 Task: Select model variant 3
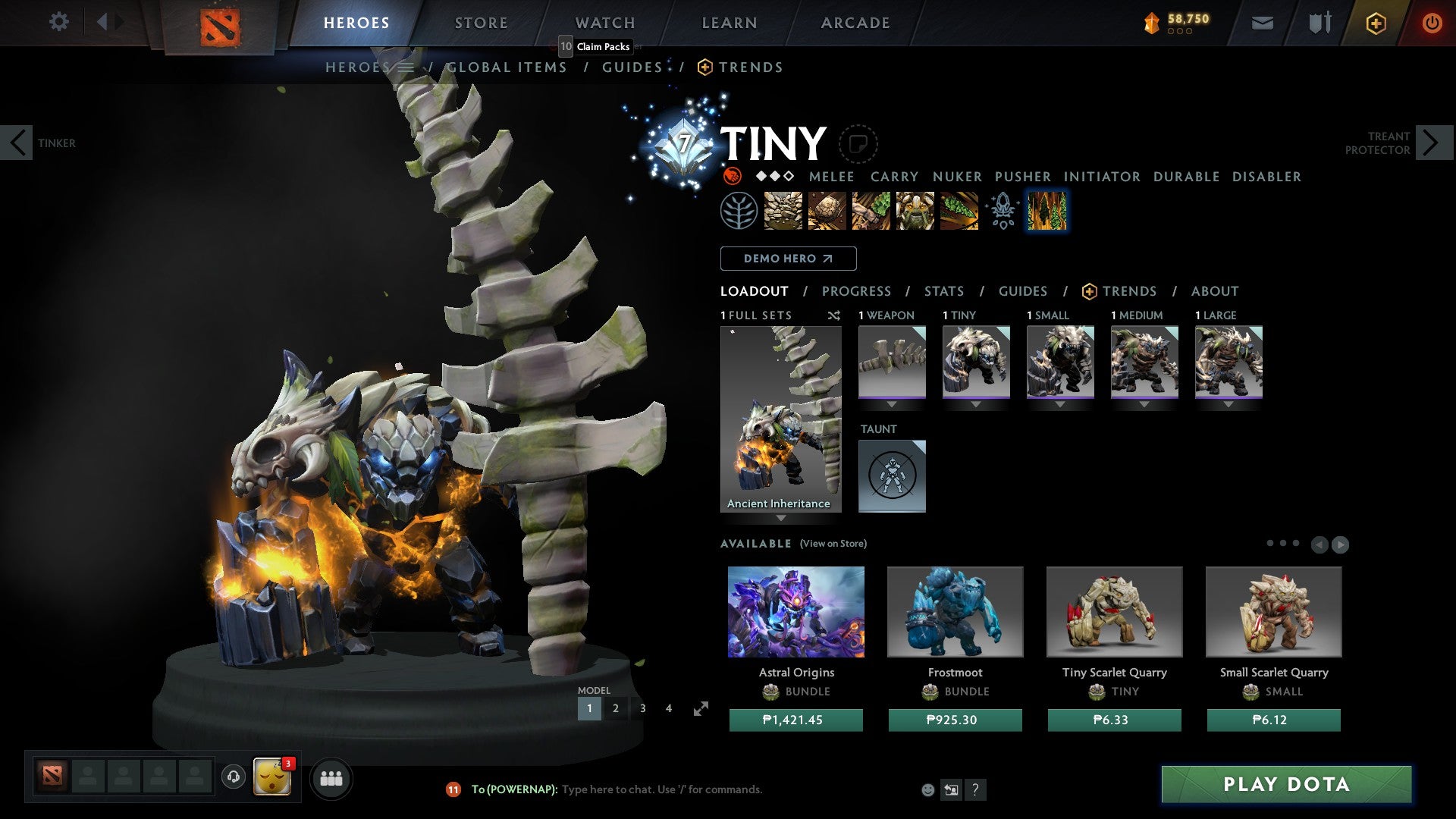tap(642, 708)
